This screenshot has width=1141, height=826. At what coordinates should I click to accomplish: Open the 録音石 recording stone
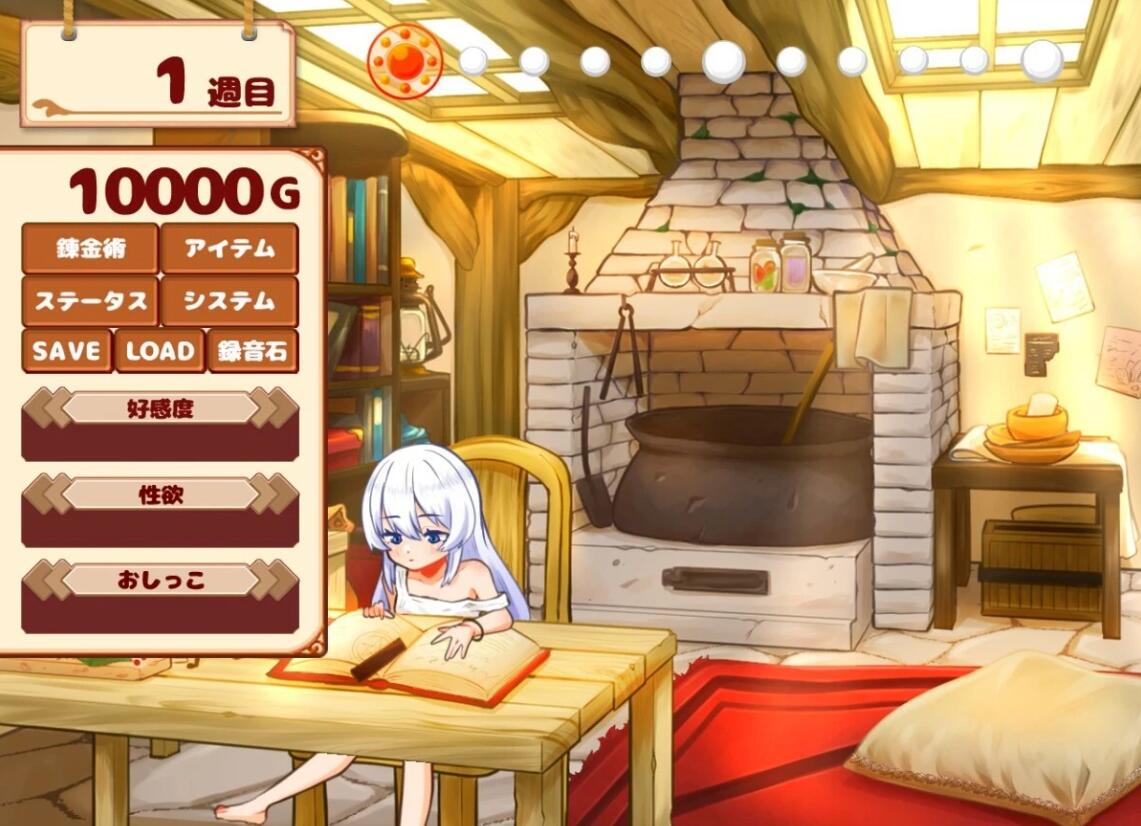pyautogui.click(x=252, y=351)
